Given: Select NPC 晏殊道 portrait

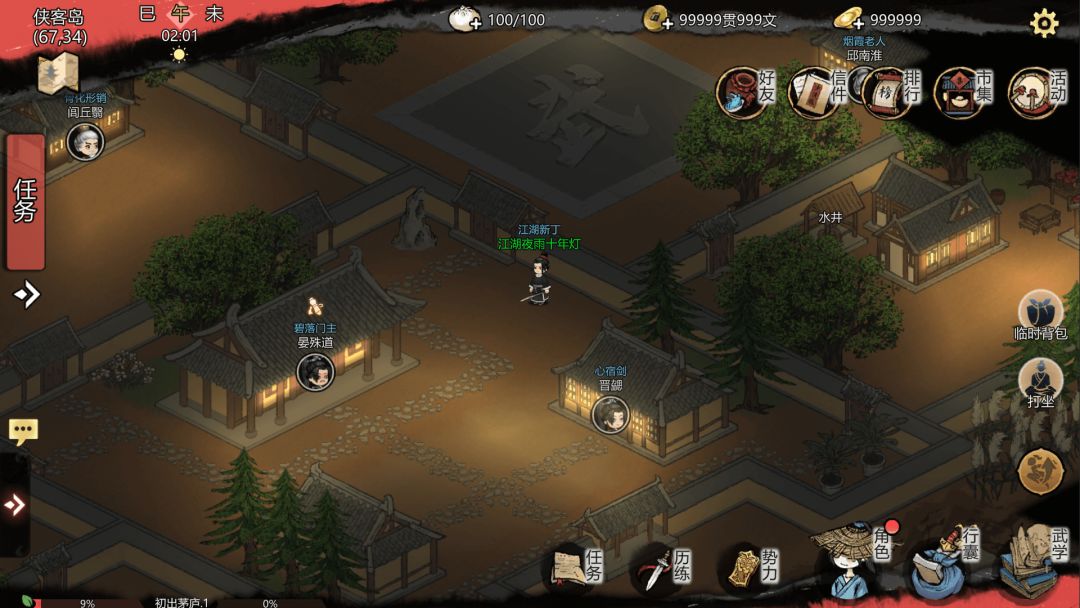Looking at the screenshot, I should tap(315, 372).
